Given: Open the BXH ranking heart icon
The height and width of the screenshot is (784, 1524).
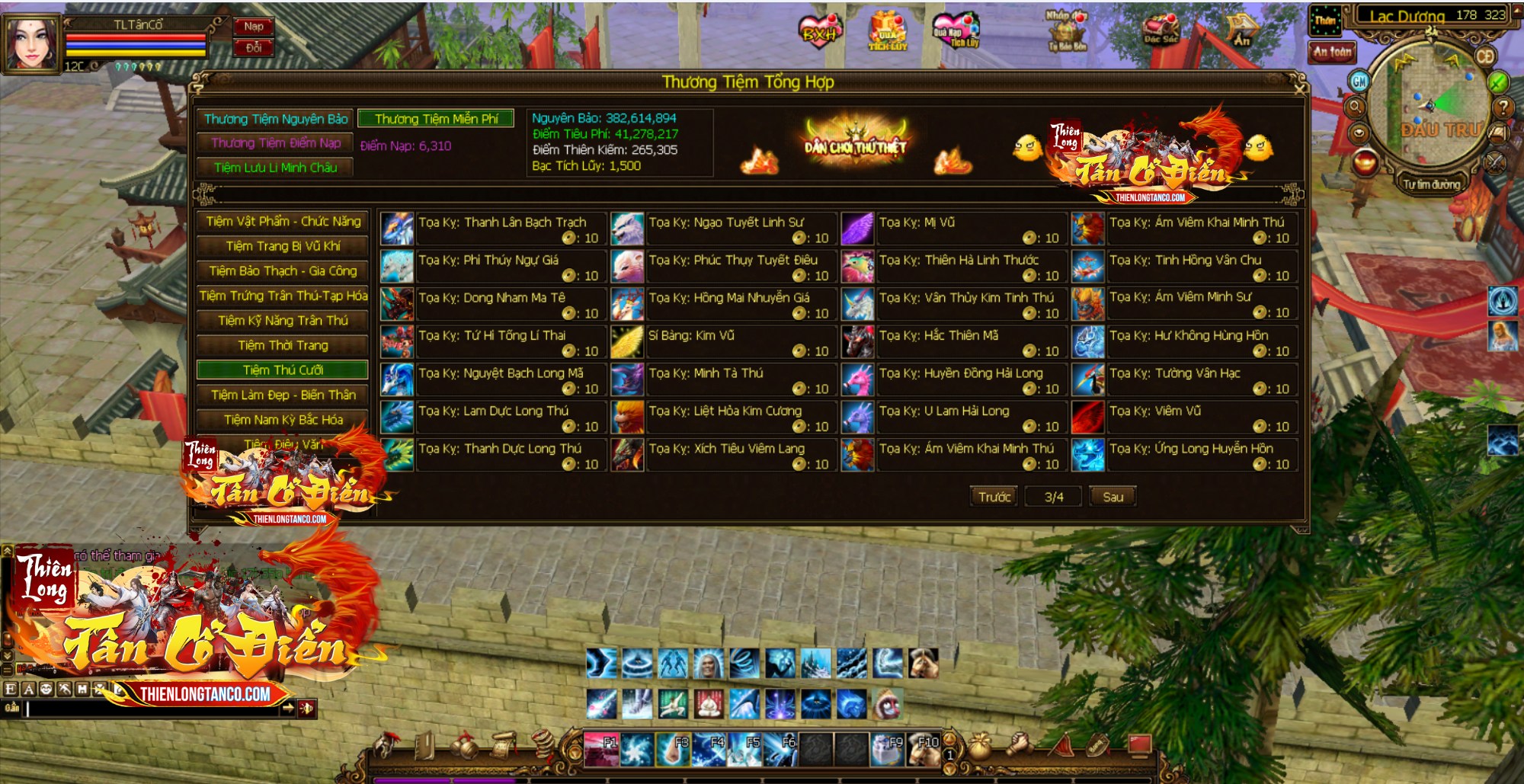Looking at the screenshot, I should tap(818, 32).
